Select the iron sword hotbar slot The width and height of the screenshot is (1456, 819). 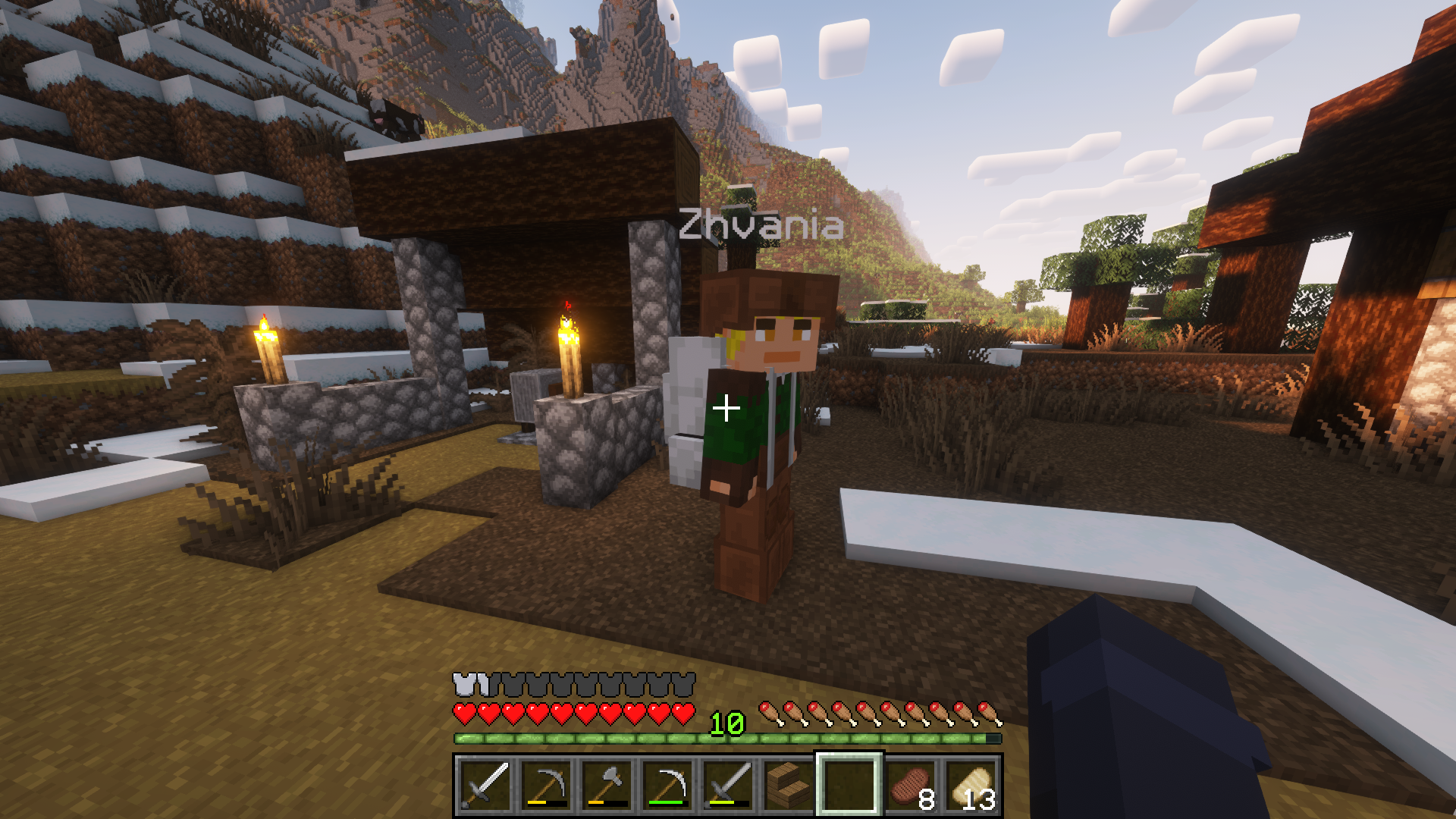(x=485, y=784)
